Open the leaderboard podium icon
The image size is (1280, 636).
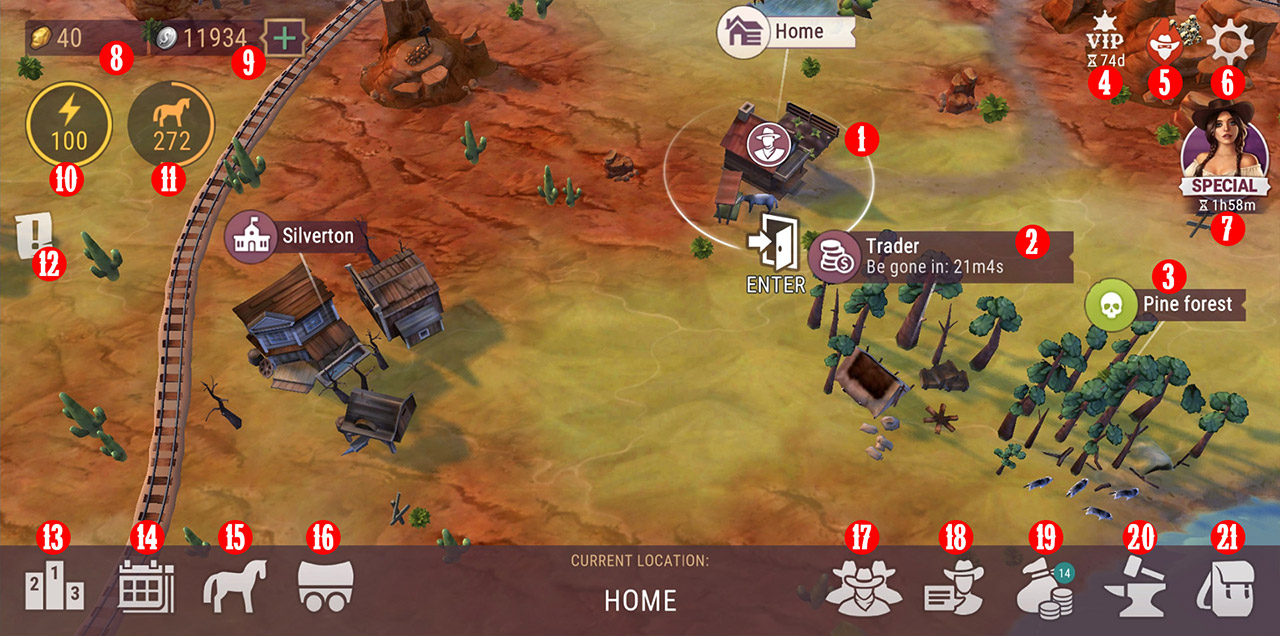(54, 589)
